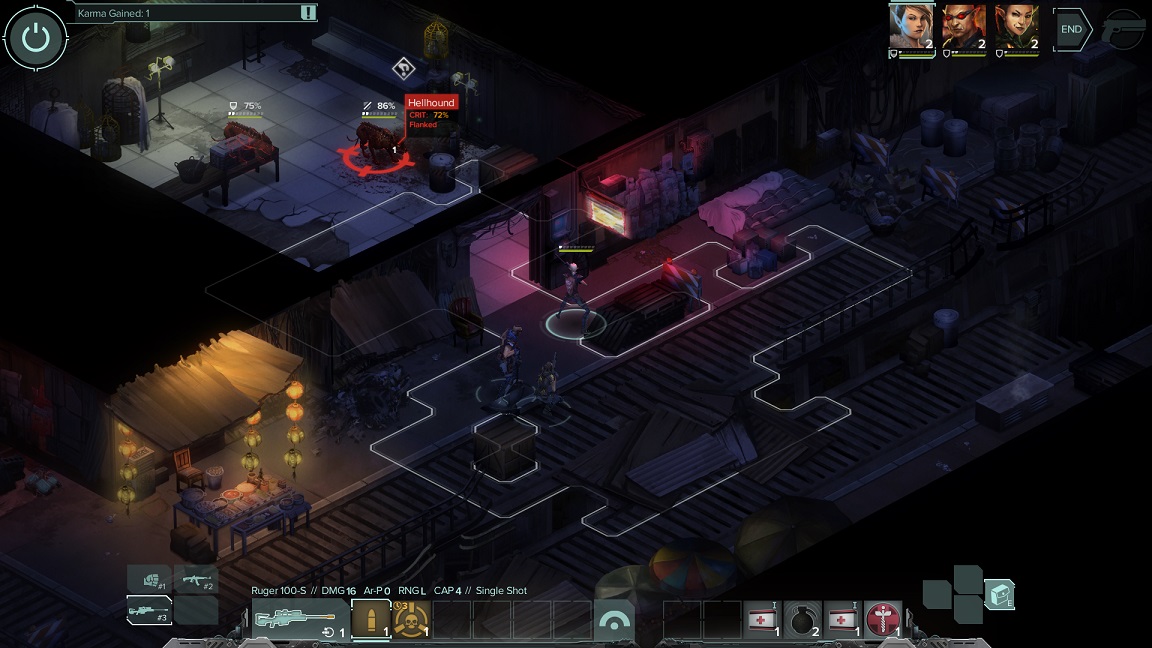This screenshot has width=1152, height=648.
Task: Select the red-goggled character portrait
Action: tap(964, 27)
